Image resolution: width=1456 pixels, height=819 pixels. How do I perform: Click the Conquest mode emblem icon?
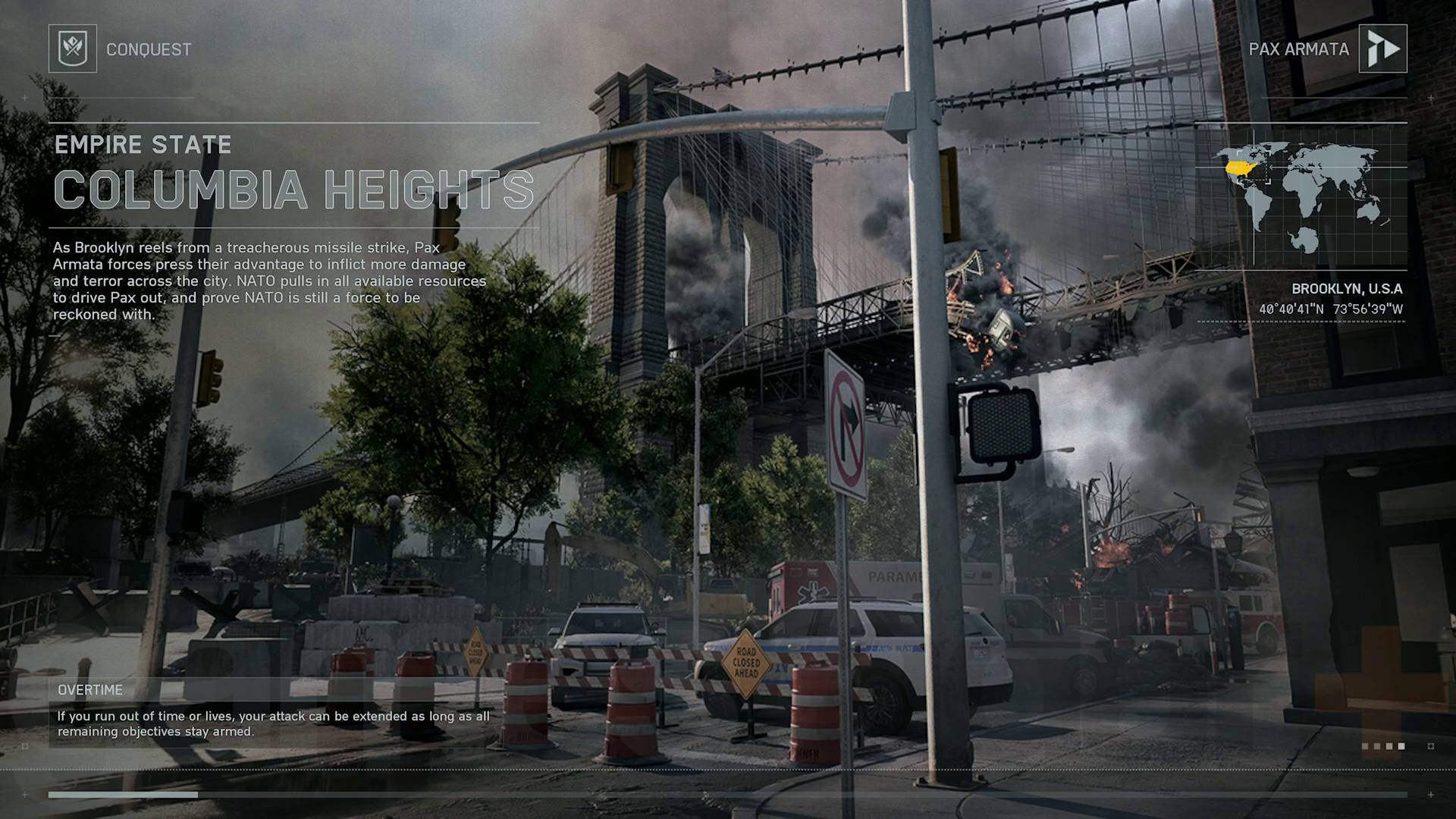point(73,49)
